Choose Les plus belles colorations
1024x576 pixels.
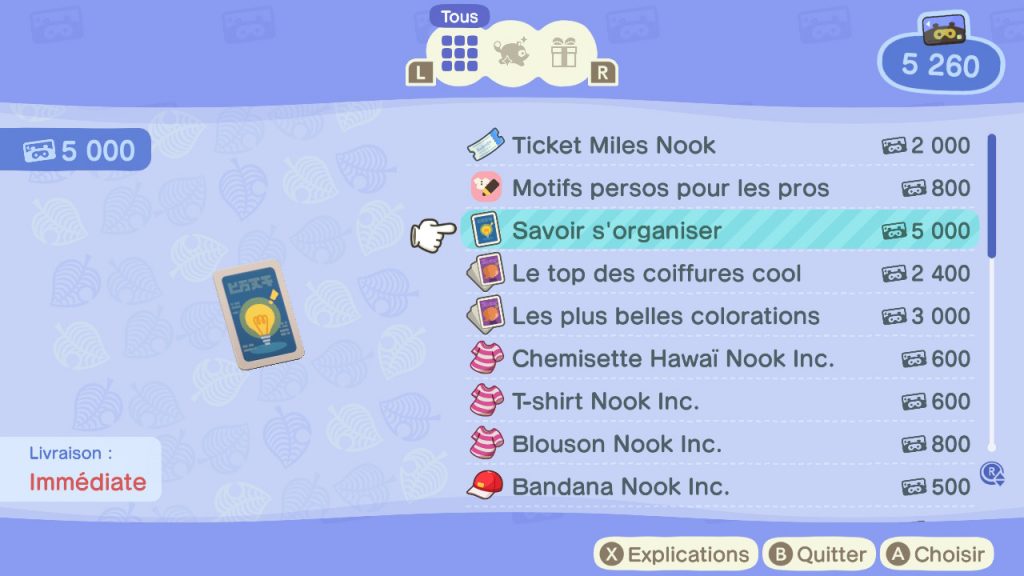click(720, 316)
